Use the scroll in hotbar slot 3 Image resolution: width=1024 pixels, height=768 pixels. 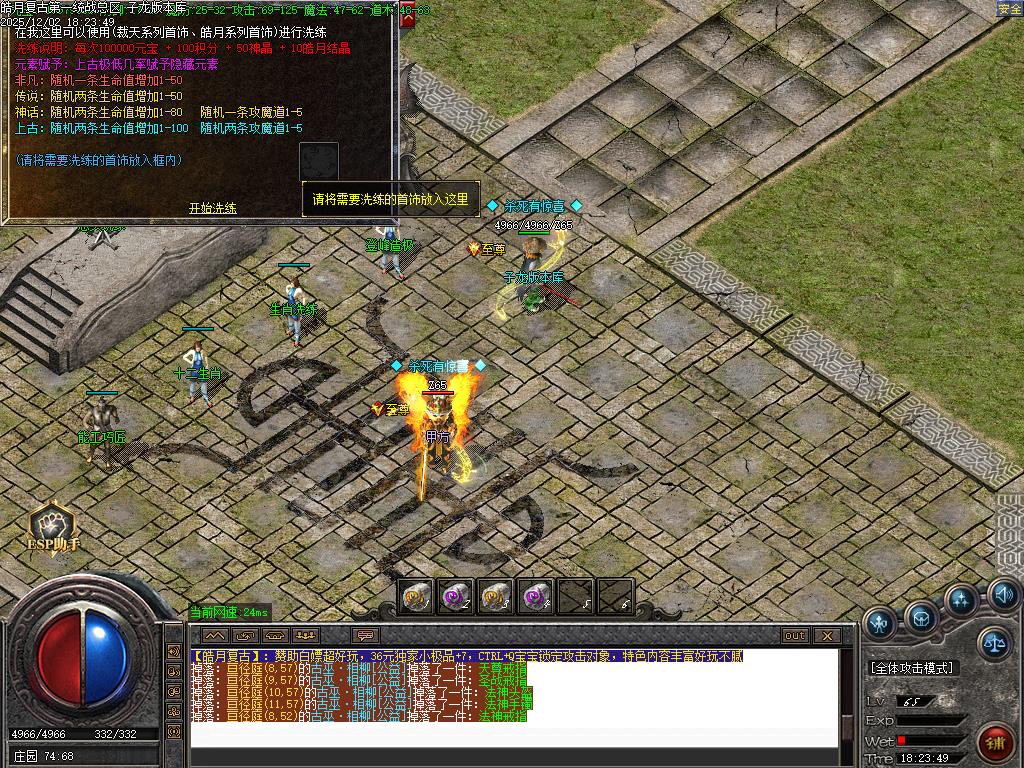click(x=496, y=597)
